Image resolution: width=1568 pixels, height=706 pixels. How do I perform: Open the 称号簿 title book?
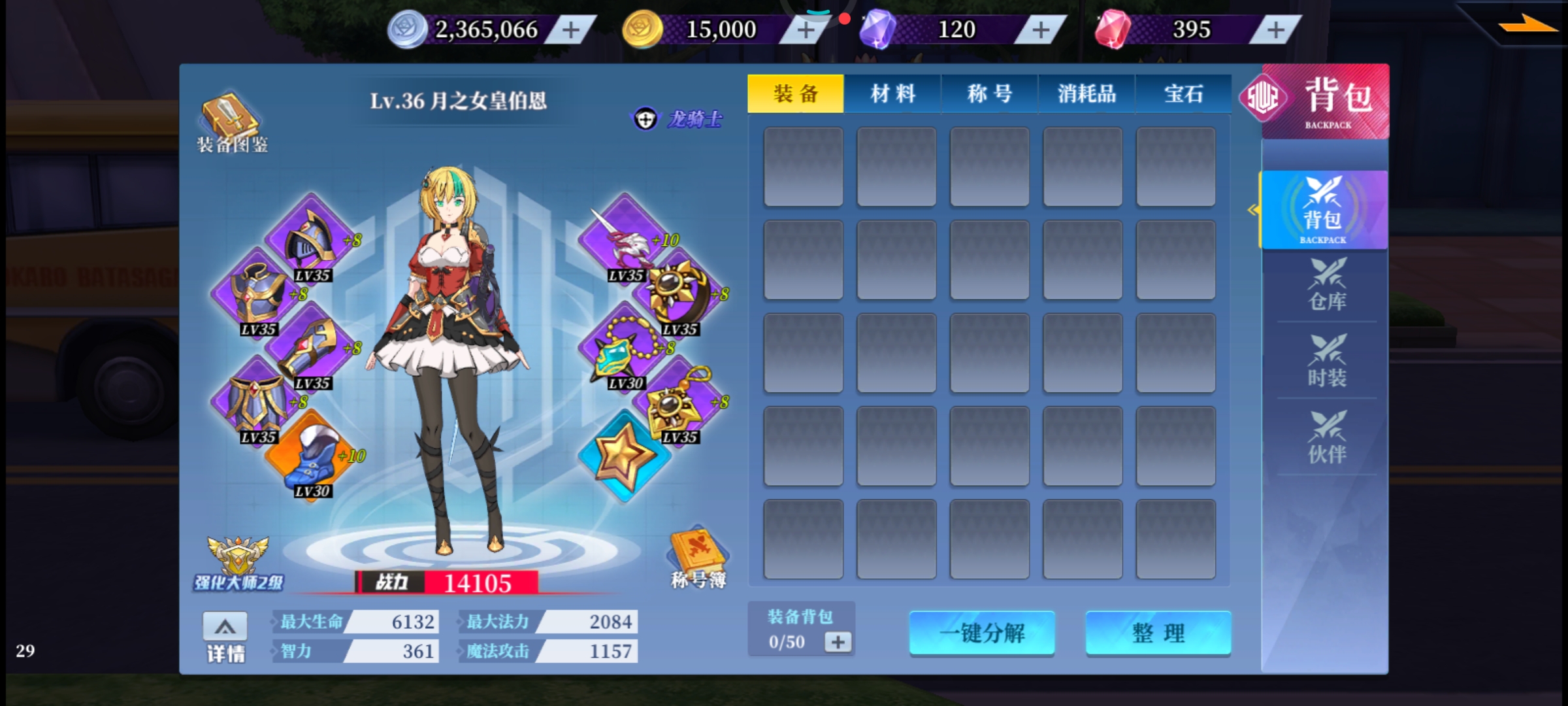pos(698,558)
